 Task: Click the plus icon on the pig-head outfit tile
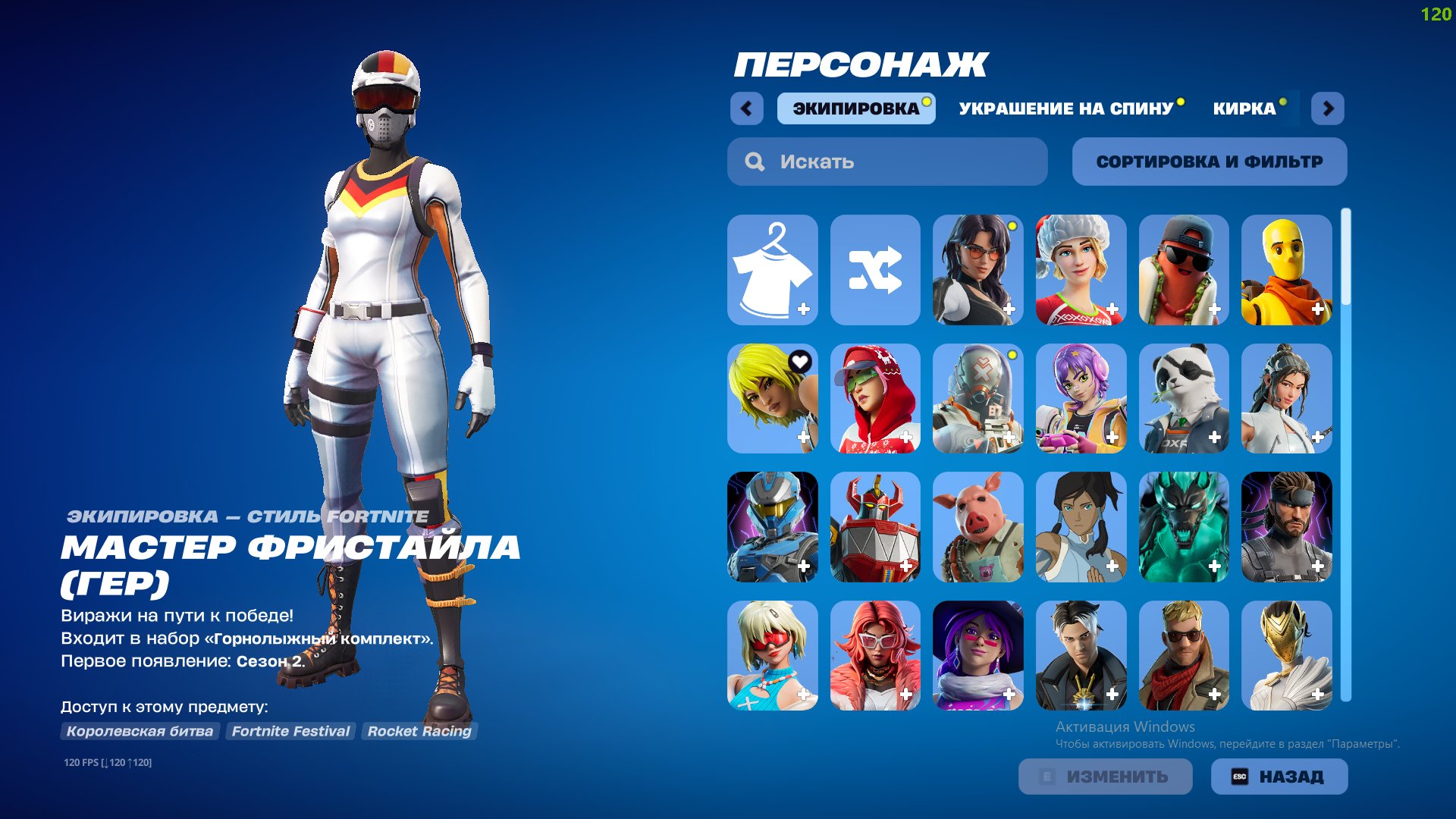pyautogui.click(x=1009, y=566)
